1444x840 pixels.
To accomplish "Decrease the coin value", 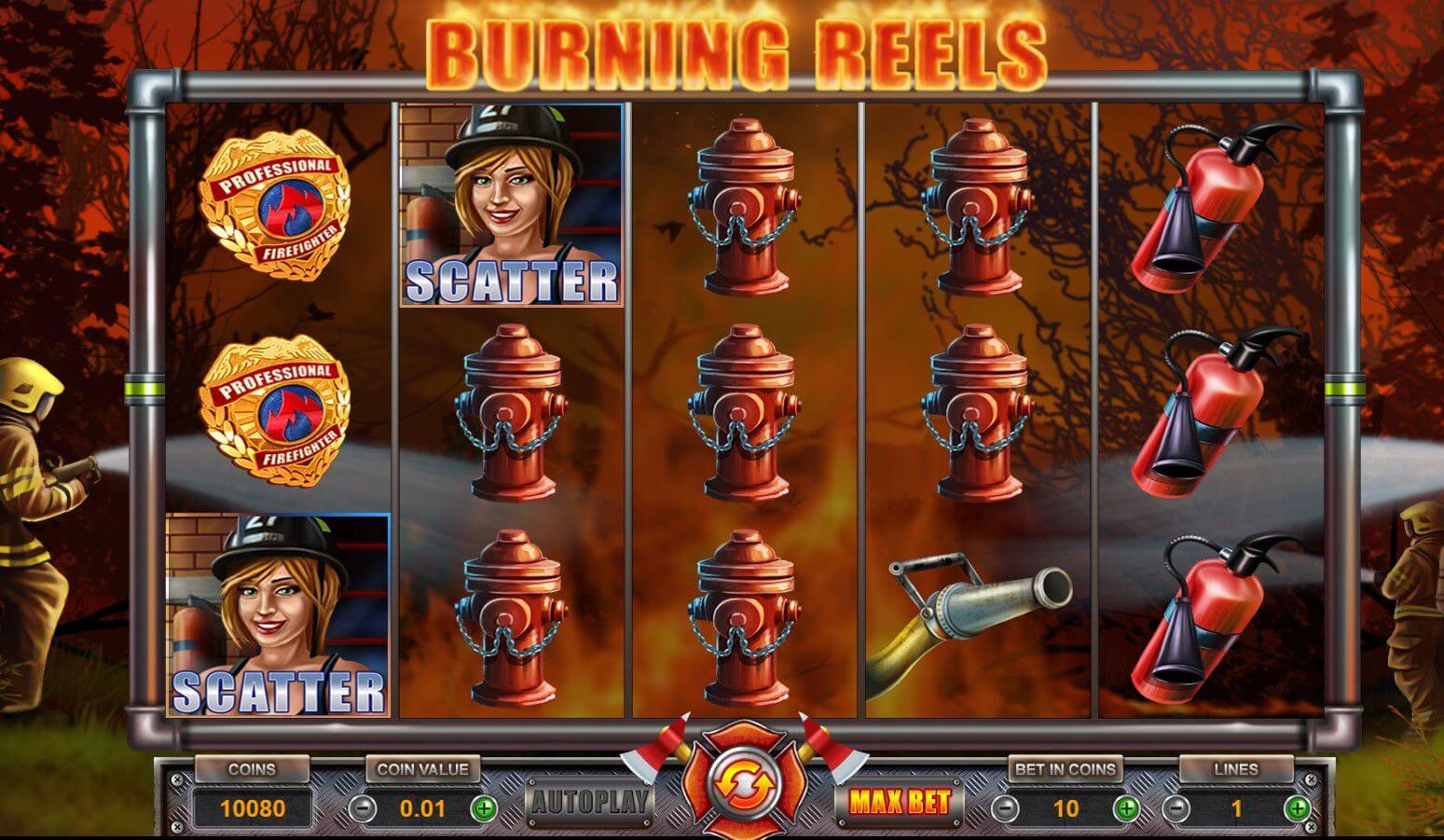I will [x=364, y=807].
